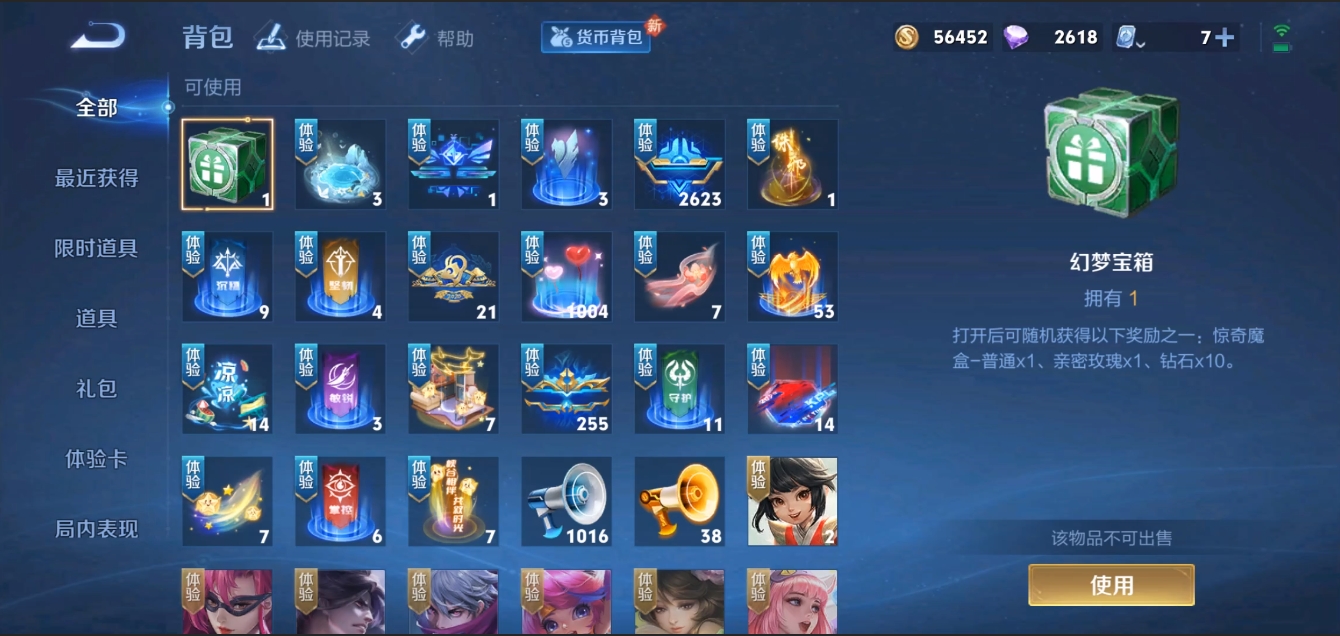Open the 帮助 help page
This screenshot has width=1340, height=636.
[x=435, y=38]
